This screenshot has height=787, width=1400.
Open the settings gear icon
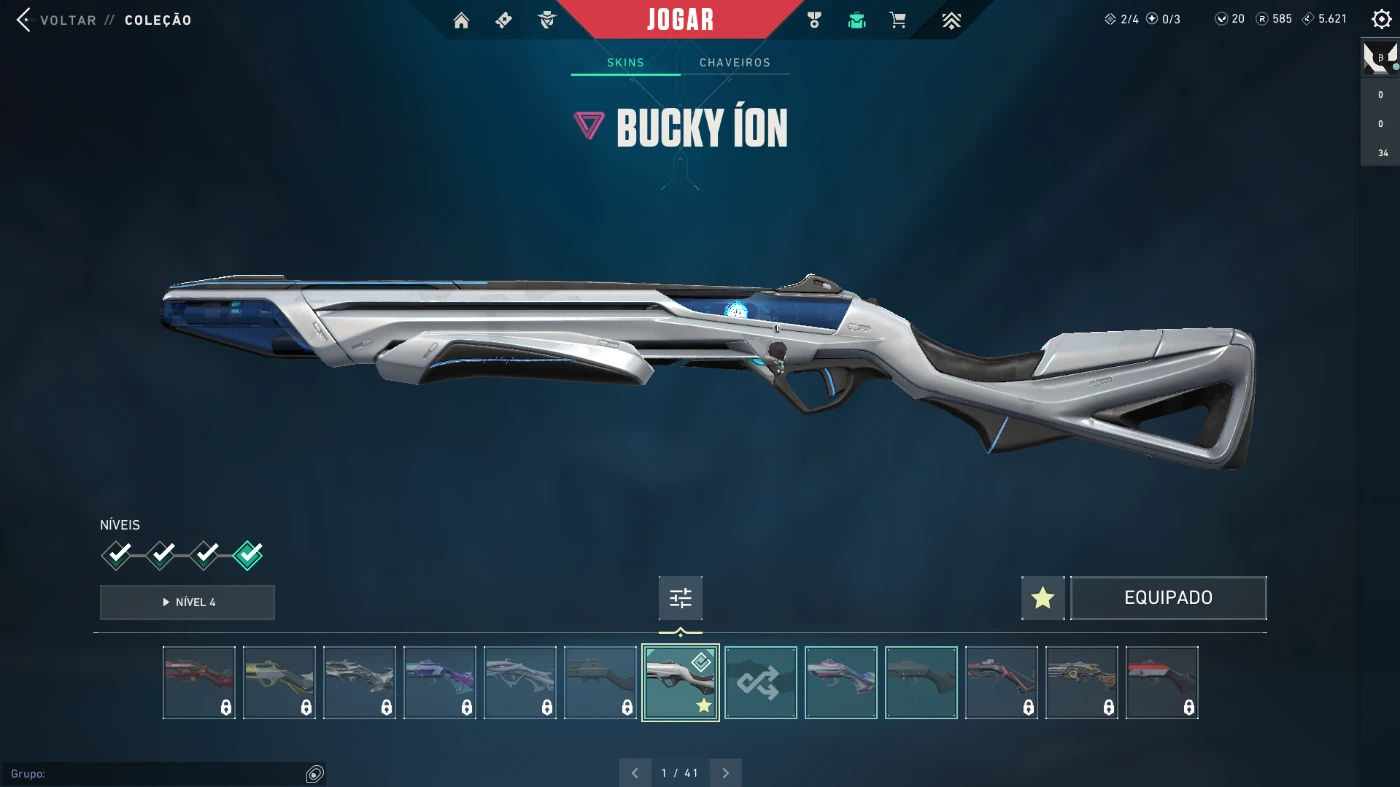1381,19
